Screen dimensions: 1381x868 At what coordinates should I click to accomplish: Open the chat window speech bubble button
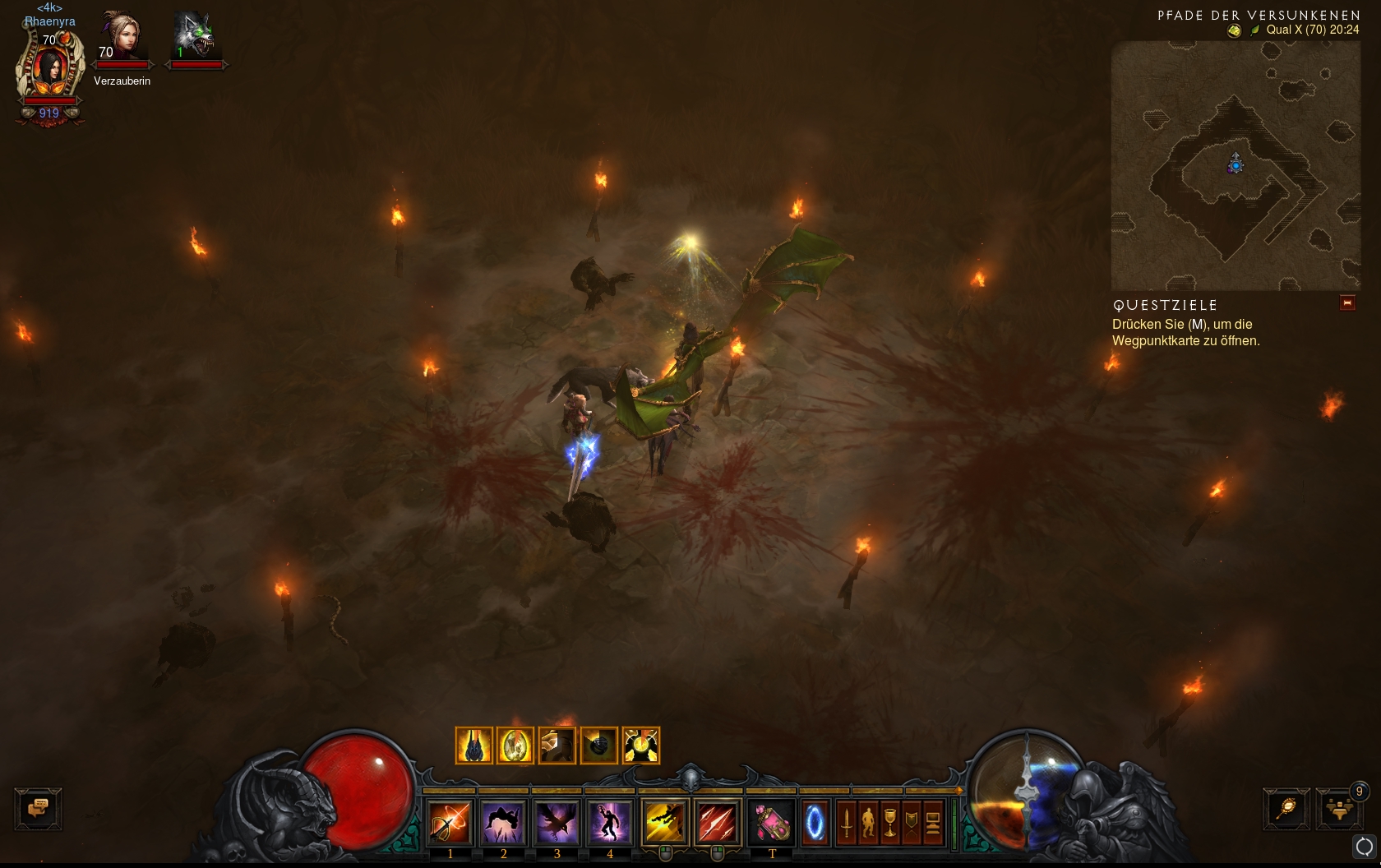tap(38, 809)
